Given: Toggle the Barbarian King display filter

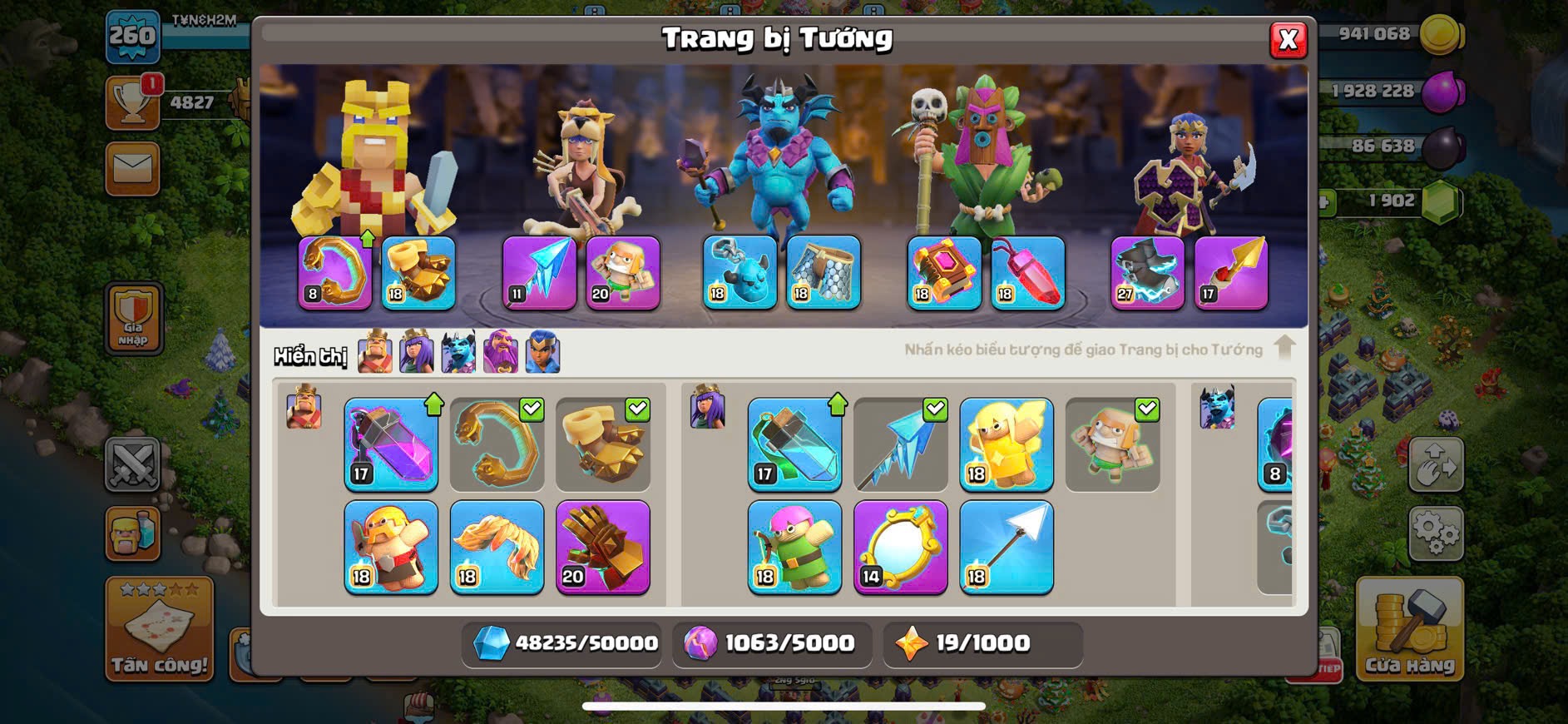Looking at the screenshot, I should [x=375, y=352].
